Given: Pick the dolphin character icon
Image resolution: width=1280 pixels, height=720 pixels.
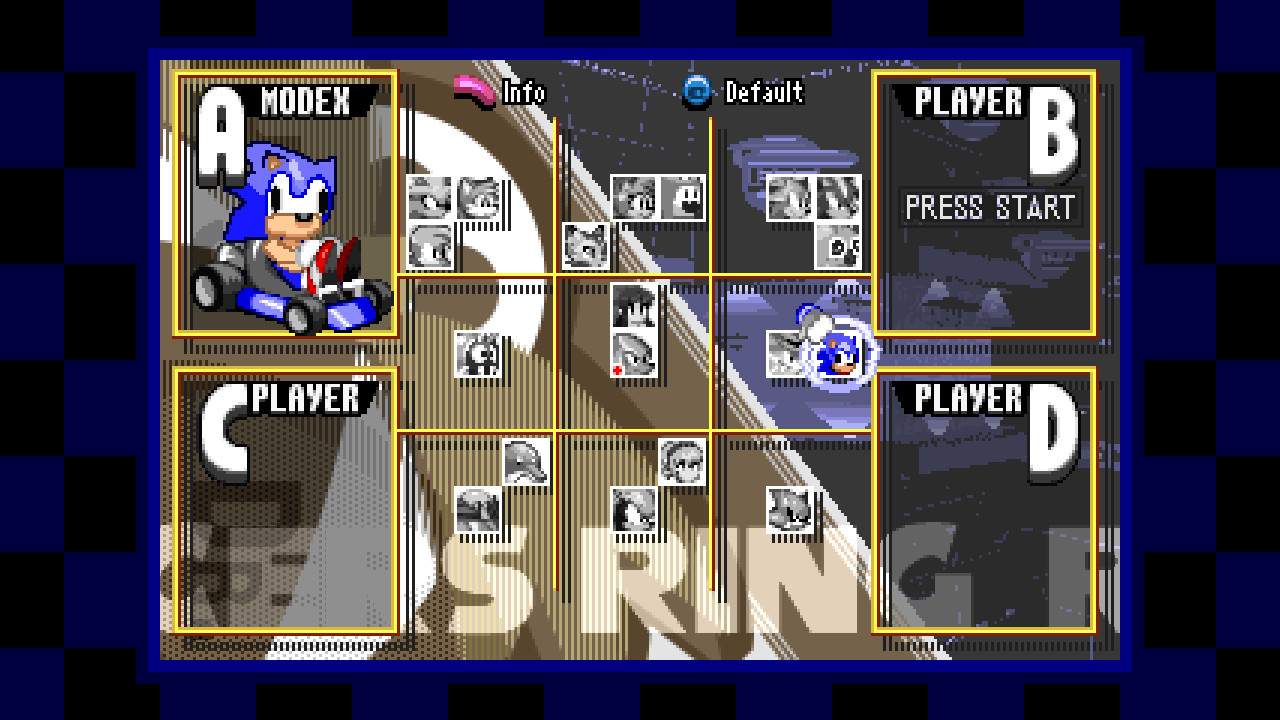Looking at the screenshot, I should [525, 462].
